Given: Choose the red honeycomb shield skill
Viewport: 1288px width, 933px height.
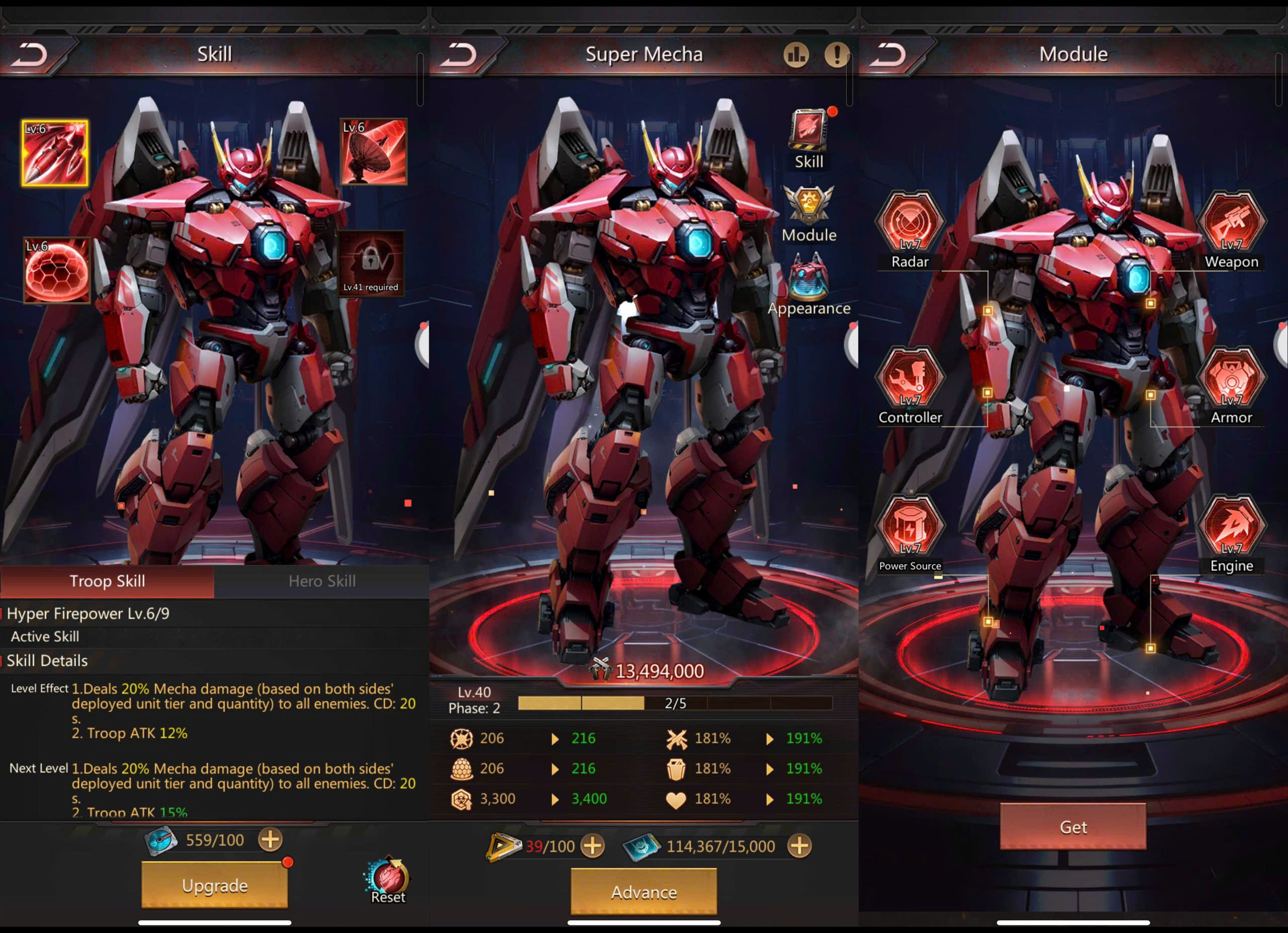Looking at the screenshot, I should click(56, 270).
